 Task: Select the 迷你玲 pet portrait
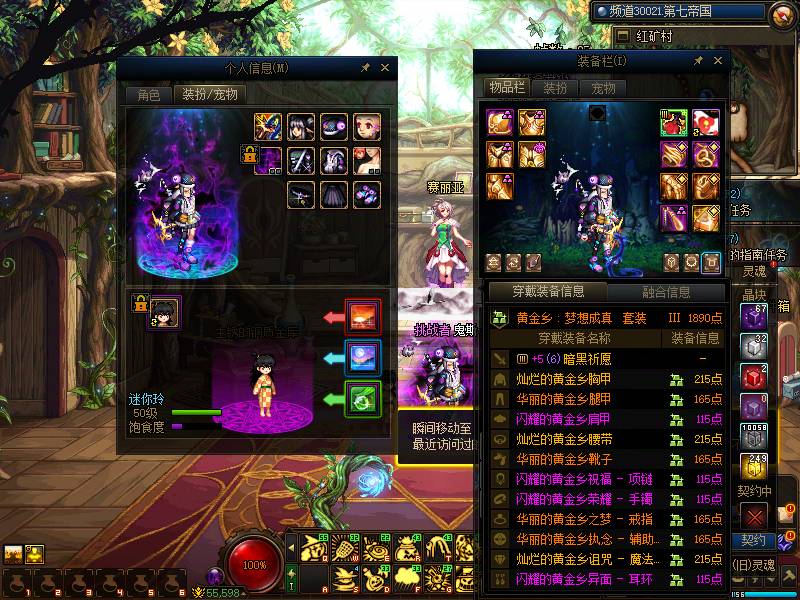[x=164, y=311]
